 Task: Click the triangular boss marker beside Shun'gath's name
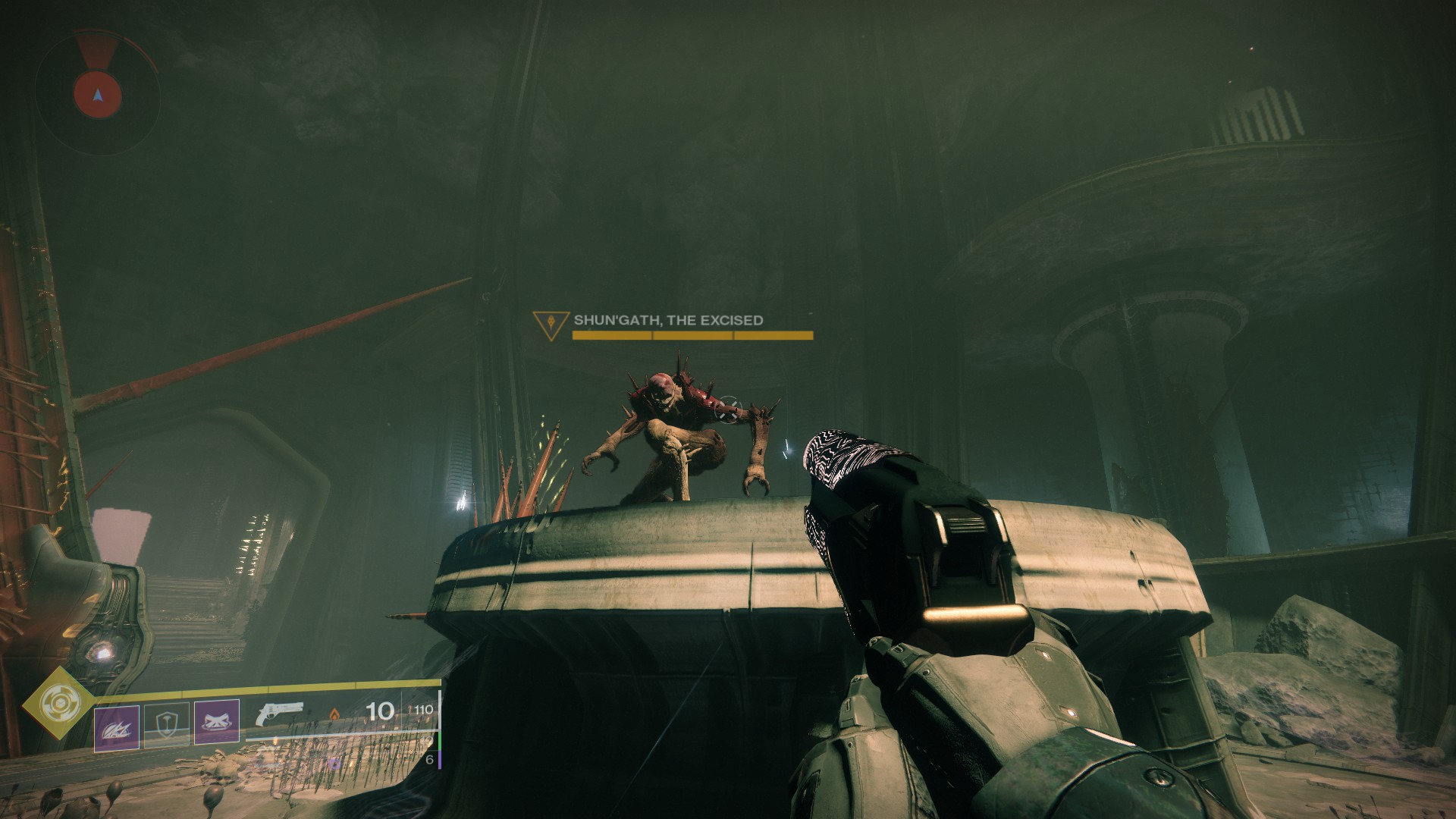[551, 322]
